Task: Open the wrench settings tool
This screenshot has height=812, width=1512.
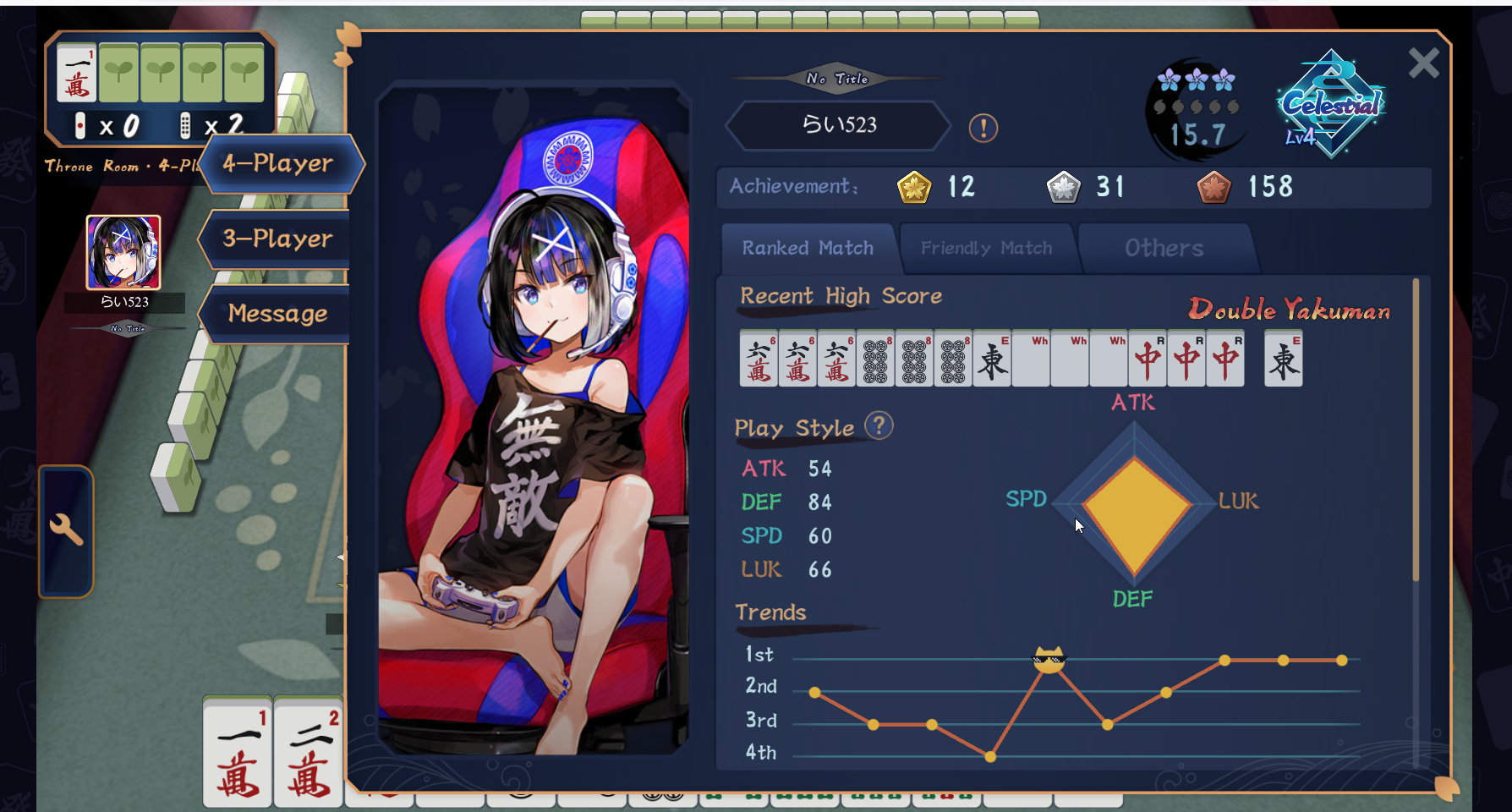Action: (x=66, y=530)
